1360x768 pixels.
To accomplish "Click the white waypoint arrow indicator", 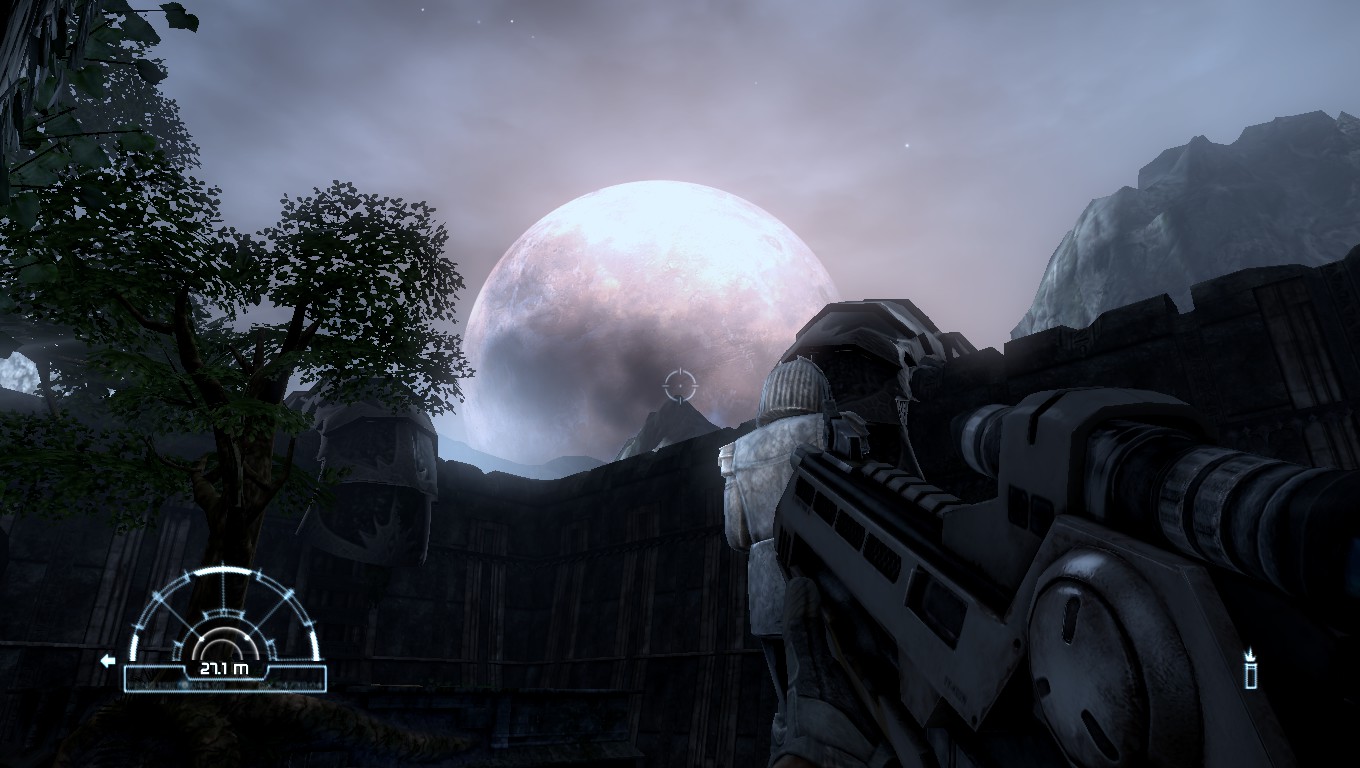I will pos(109,660).
